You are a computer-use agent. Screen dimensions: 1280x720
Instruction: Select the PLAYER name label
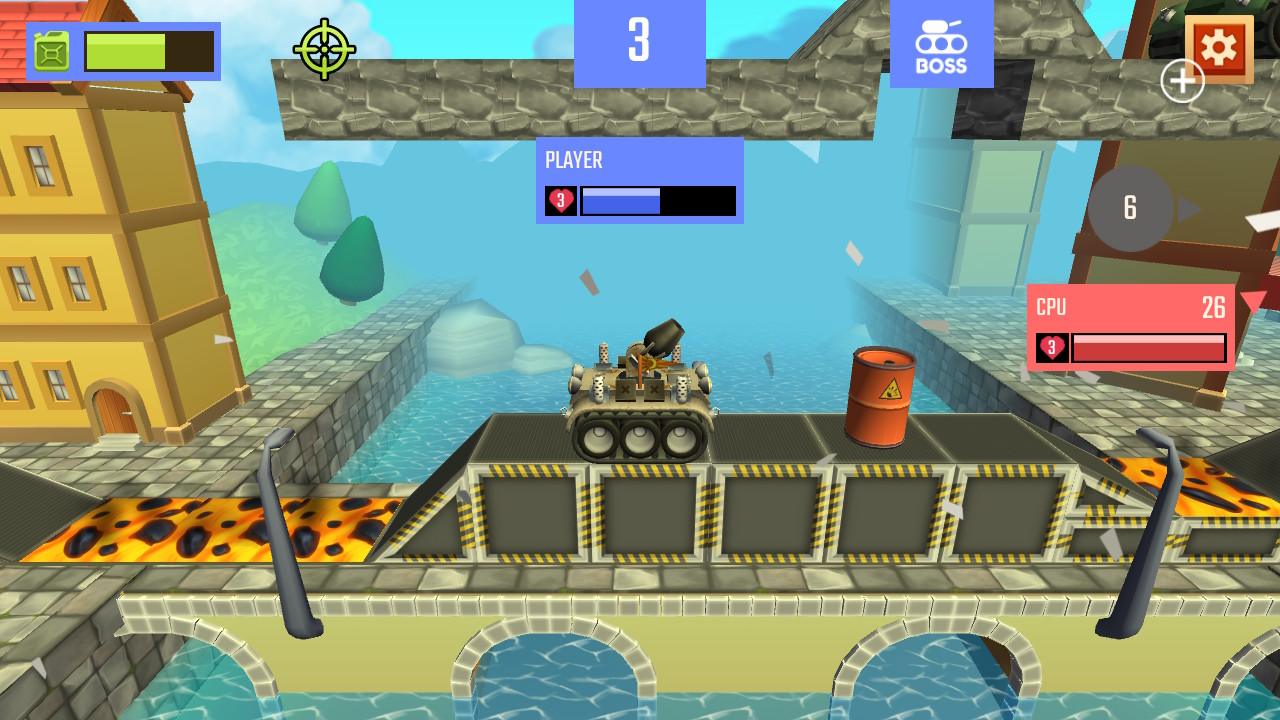(x=573, y=160)
